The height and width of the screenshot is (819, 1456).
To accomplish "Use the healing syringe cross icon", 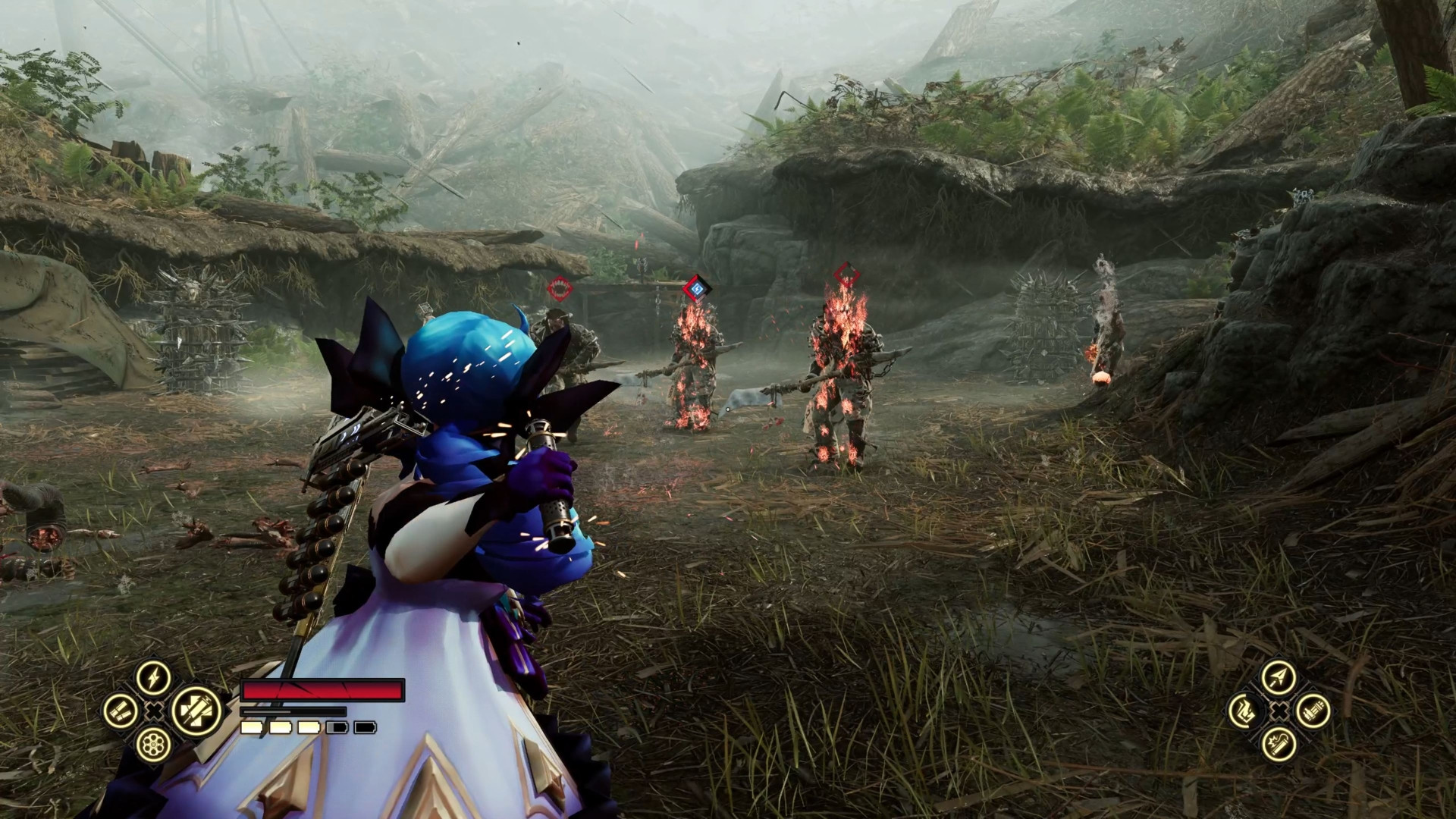I will point(196,711).
